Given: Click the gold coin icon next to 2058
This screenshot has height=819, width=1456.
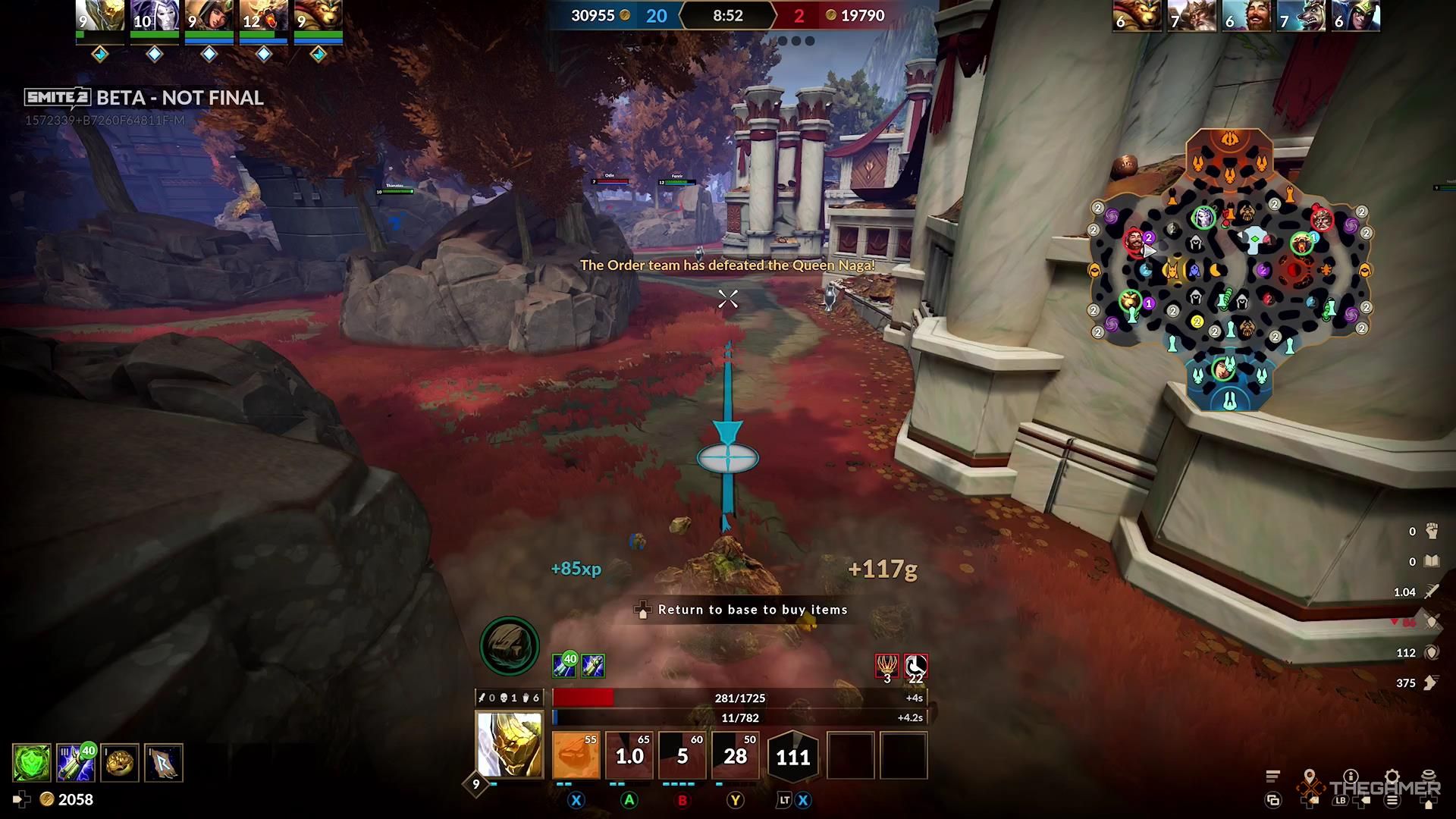Looking at the screenshot, I should tap(47, 799).
